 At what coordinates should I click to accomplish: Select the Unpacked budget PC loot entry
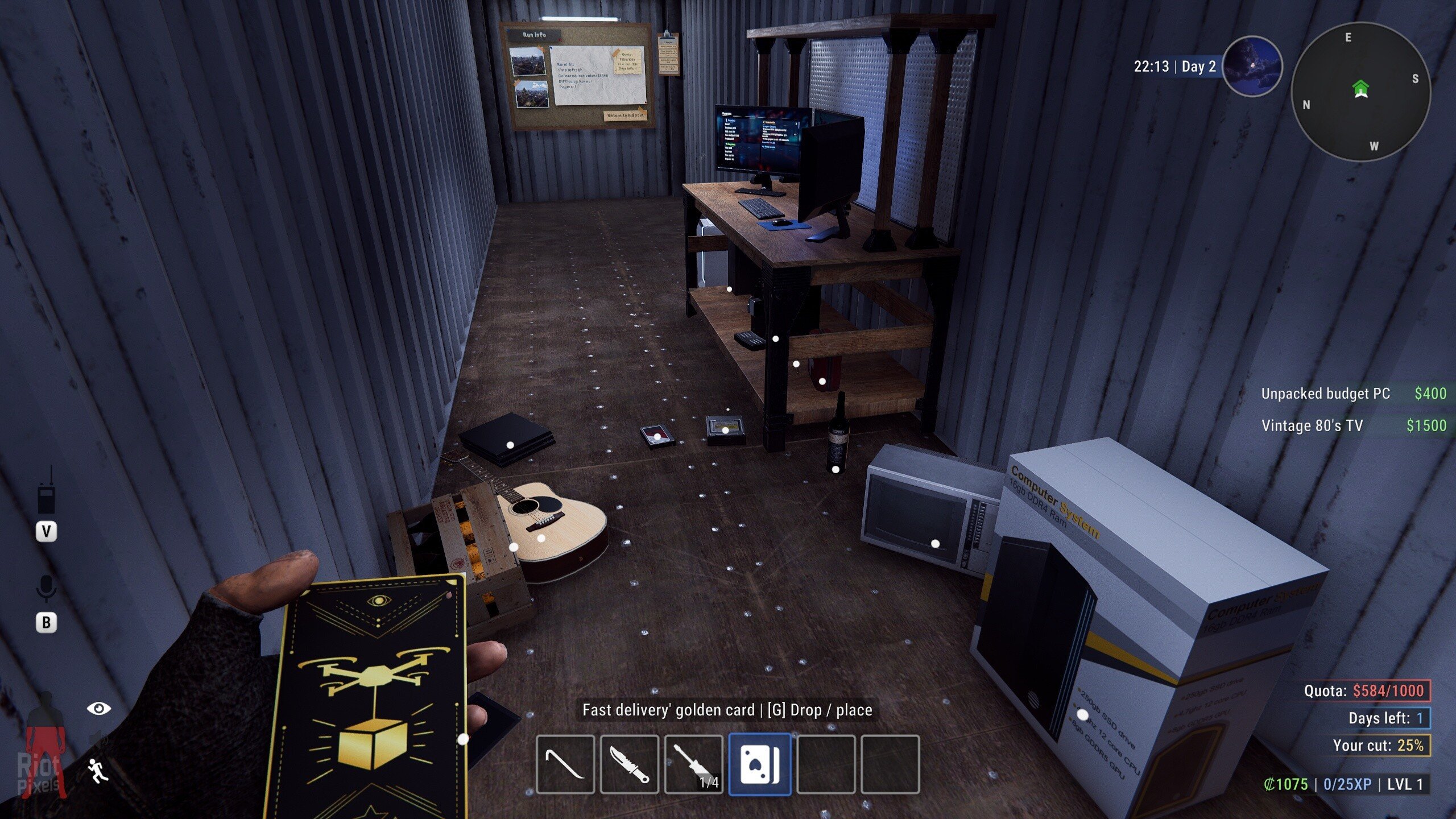point(1352,394)
